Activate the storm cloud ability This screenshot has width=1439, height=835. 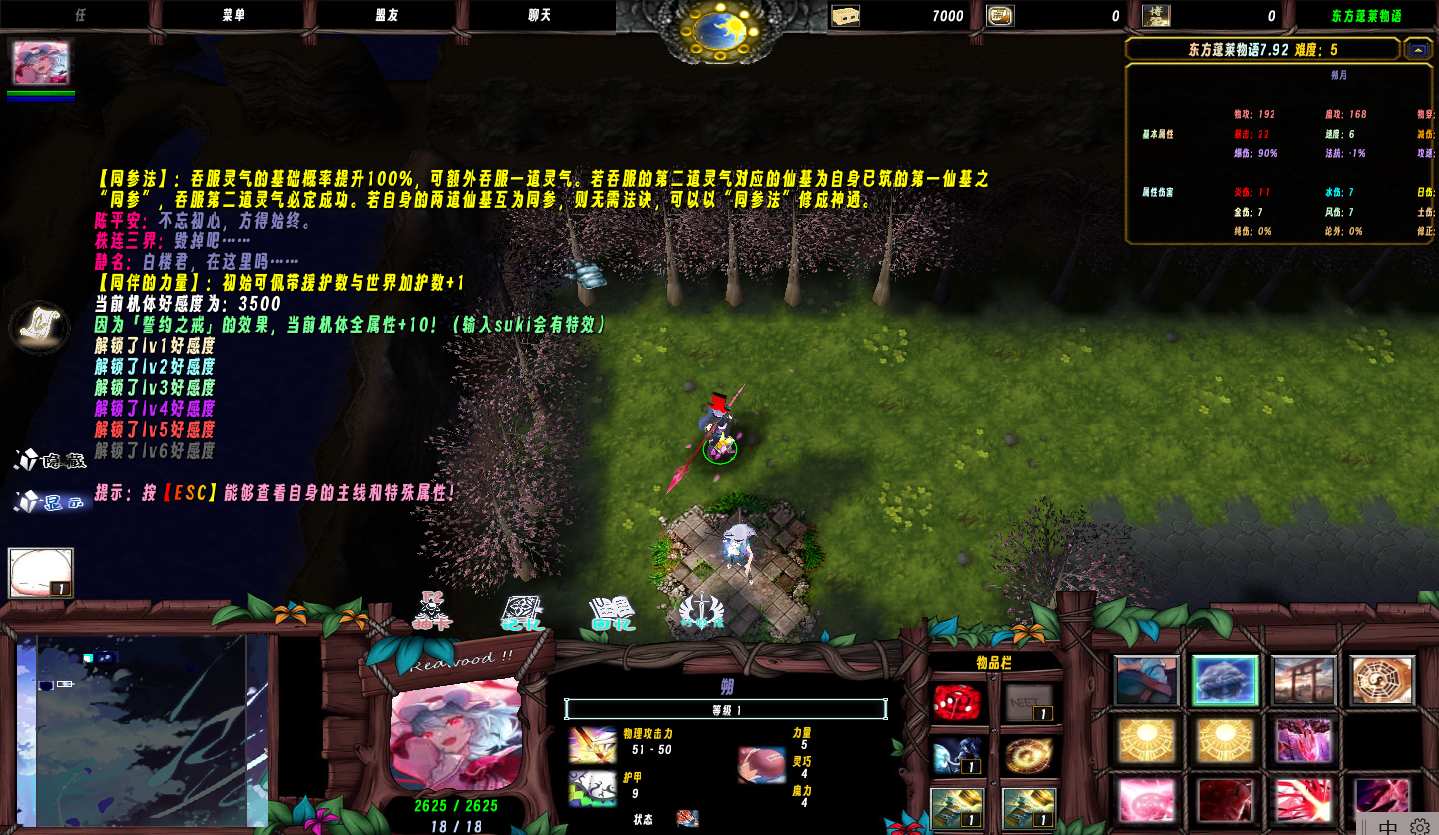pos(1225,681)
